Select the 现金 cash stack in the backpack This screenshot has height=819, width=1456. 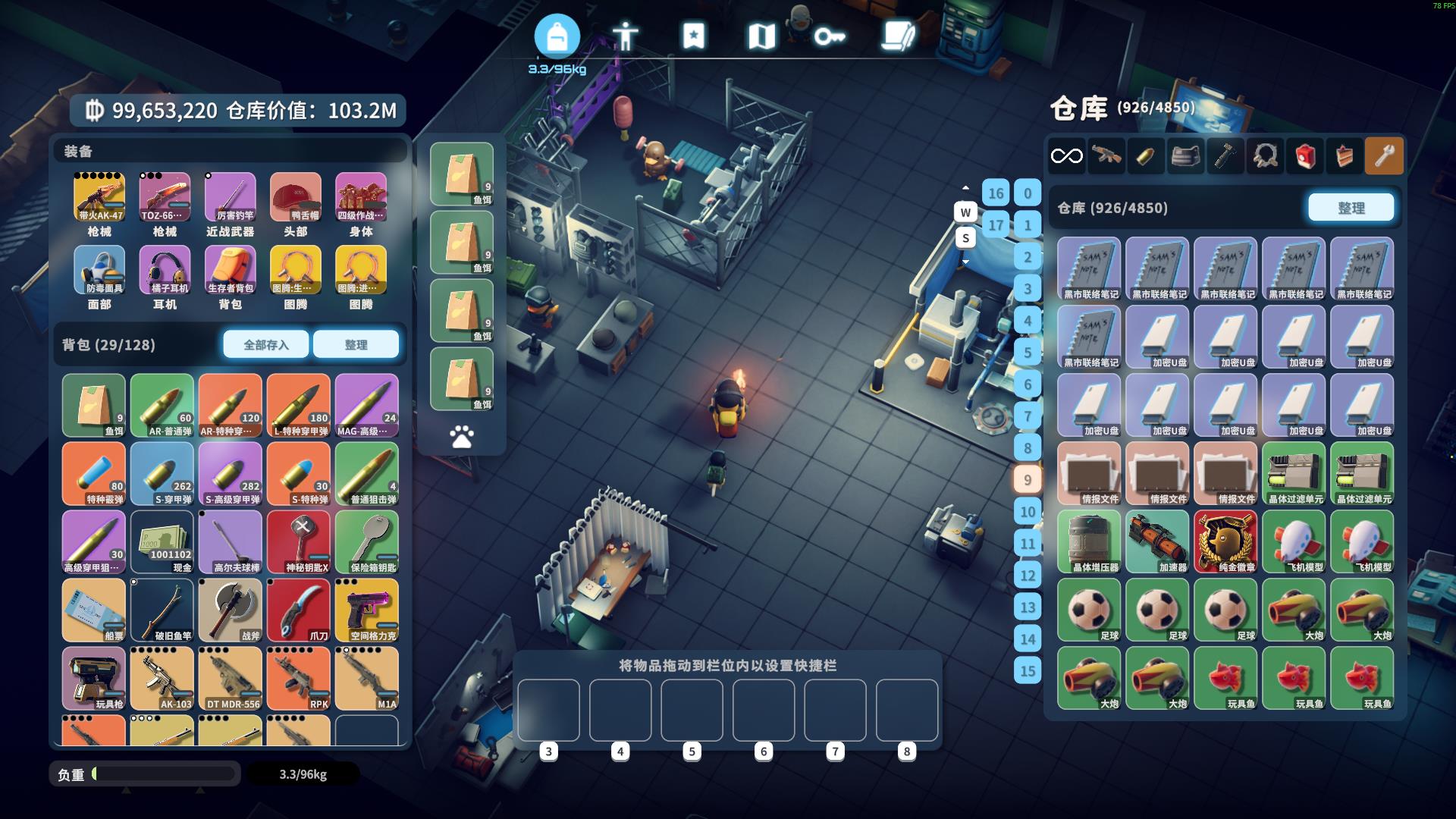[162, 541]
